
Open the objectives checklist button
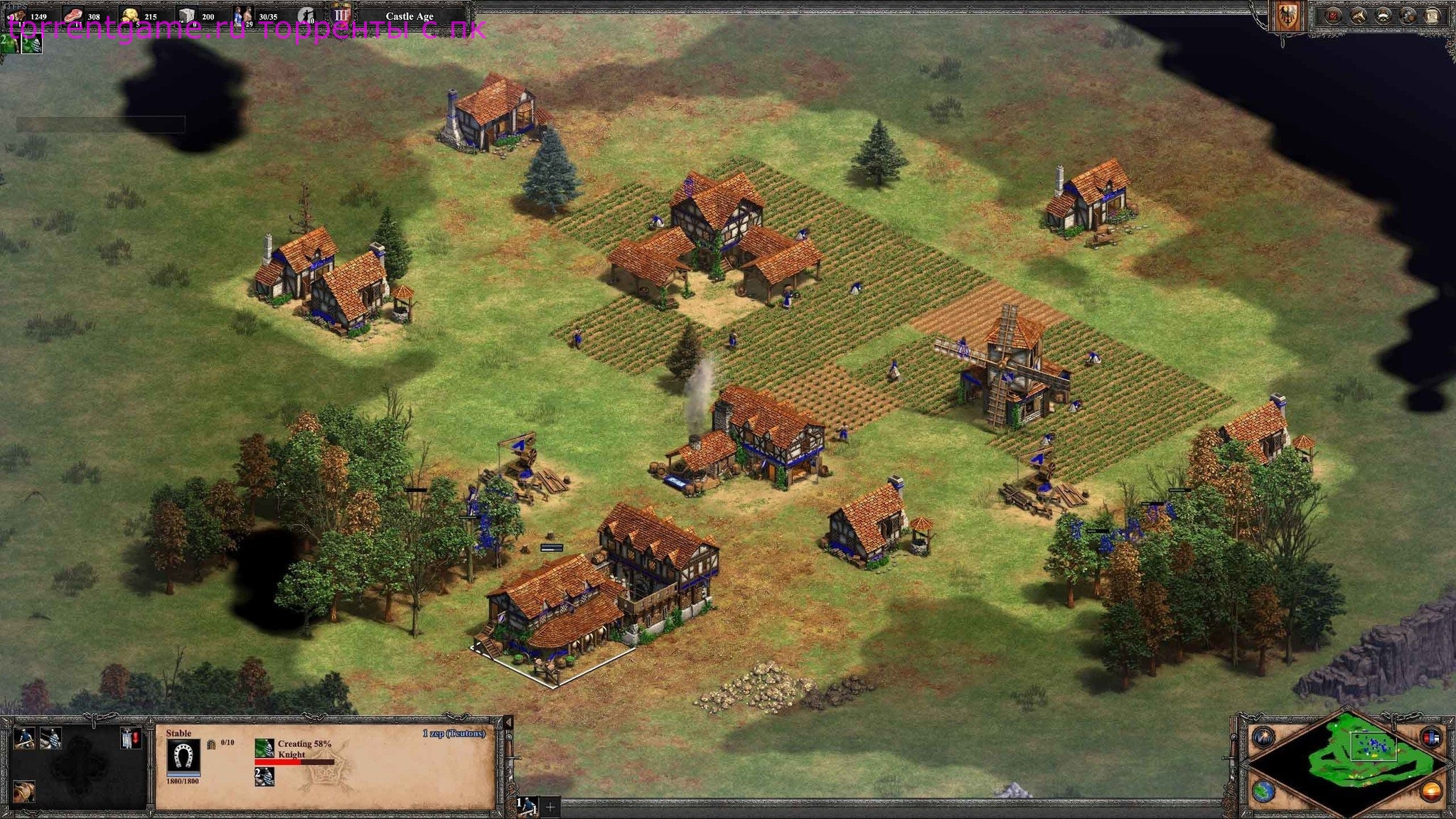pyautogui.click(x=1333, y=16)
